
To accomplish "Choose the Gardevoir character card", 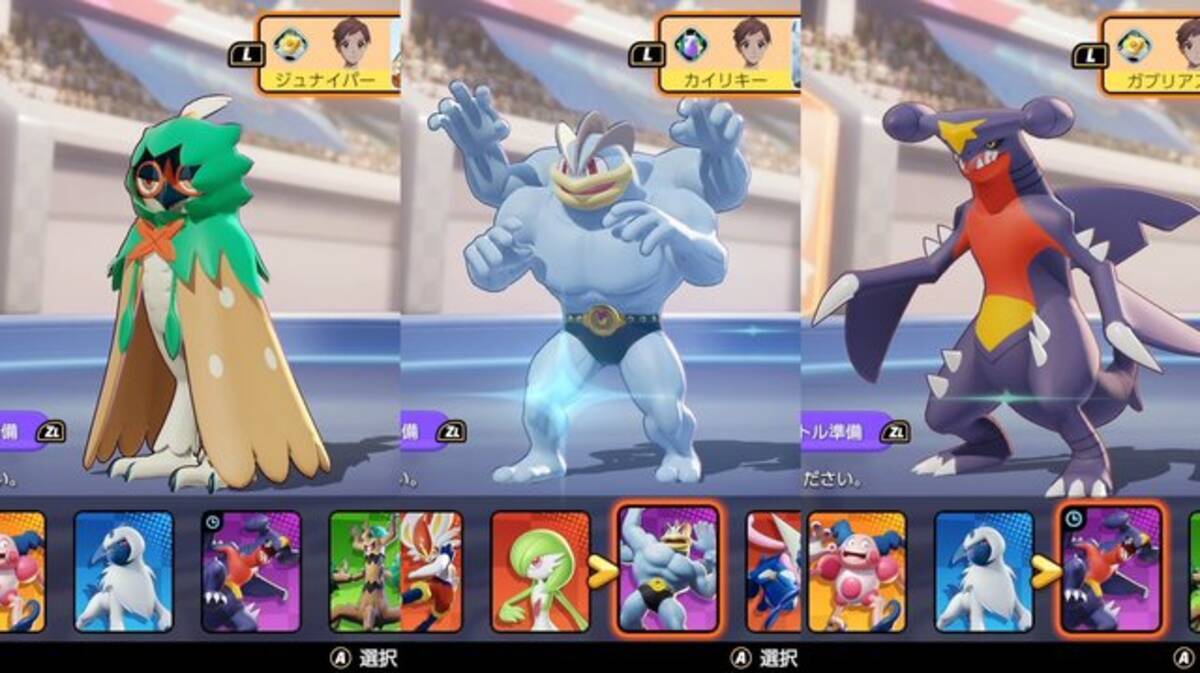I will tap(540, 571).
